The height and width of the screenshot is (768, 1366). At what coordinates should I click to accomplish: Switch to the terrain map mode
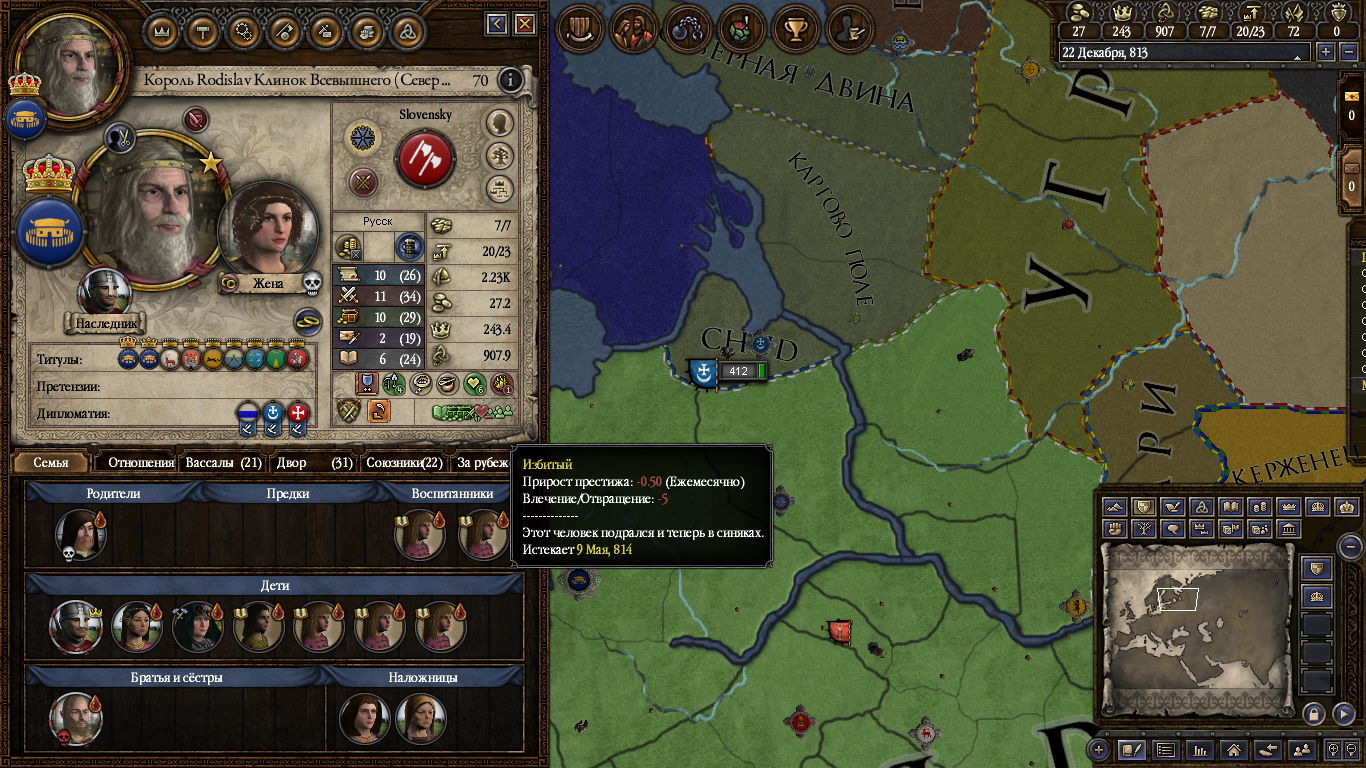(x=1115, y=507)
